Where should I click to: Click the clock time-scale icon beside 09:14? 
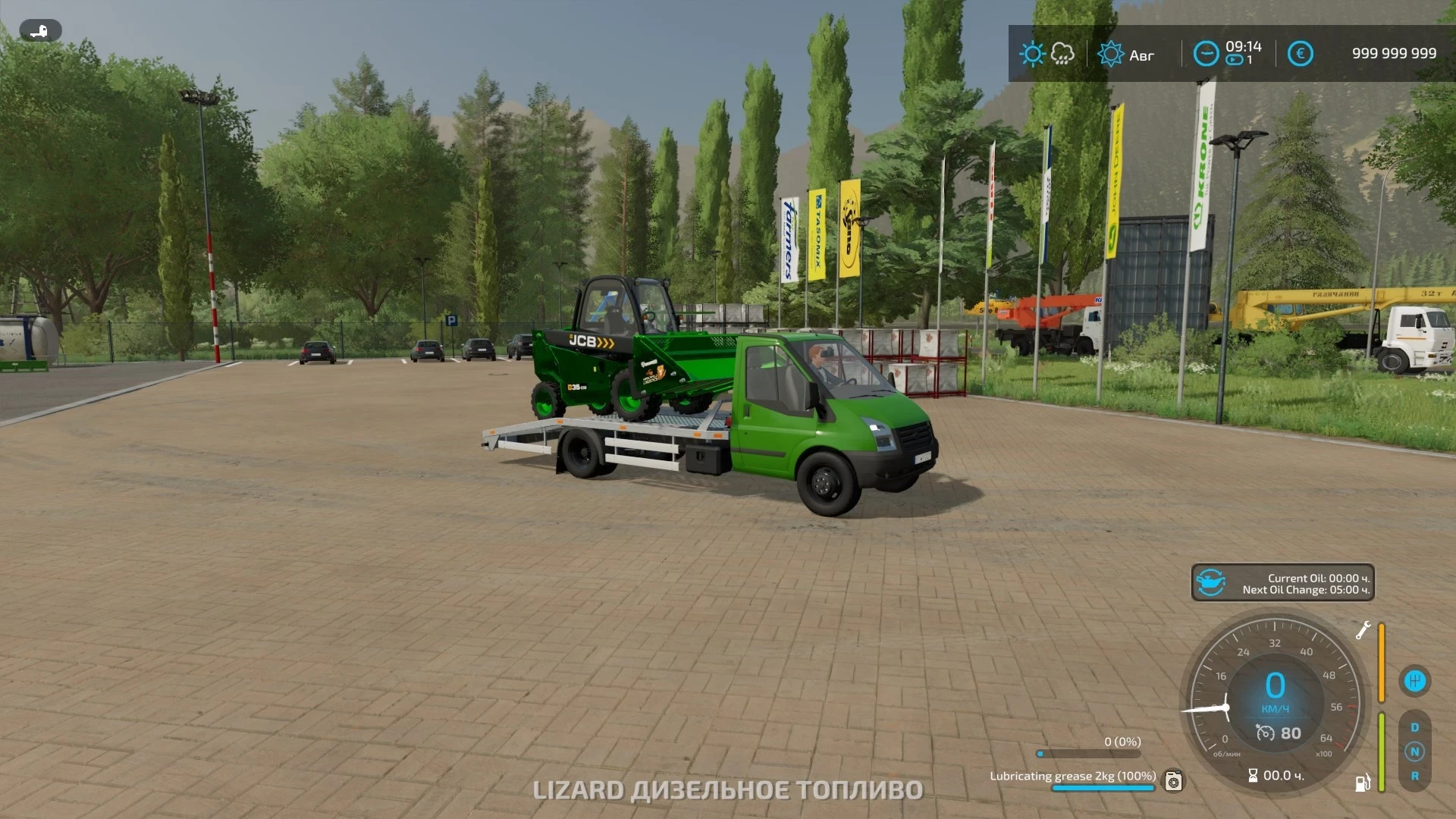coord(1206,53)
